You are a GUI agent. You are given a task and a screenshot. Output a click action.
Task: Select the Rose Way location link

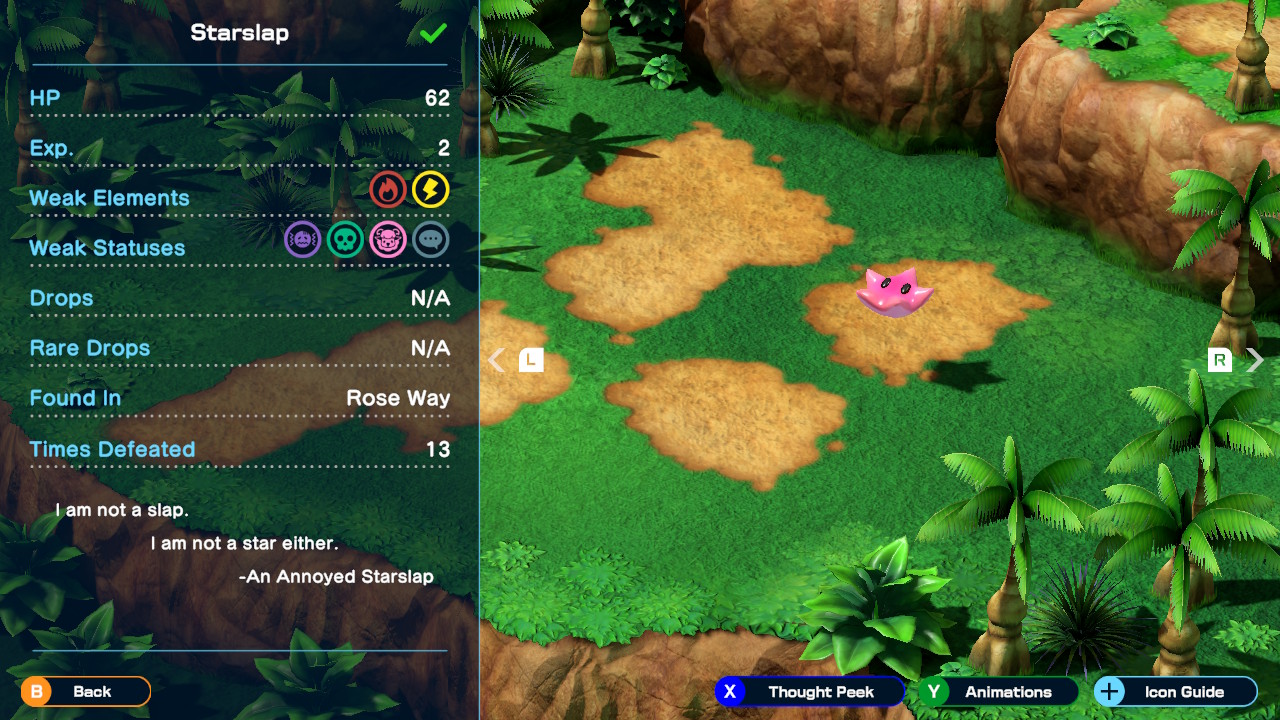399,397
